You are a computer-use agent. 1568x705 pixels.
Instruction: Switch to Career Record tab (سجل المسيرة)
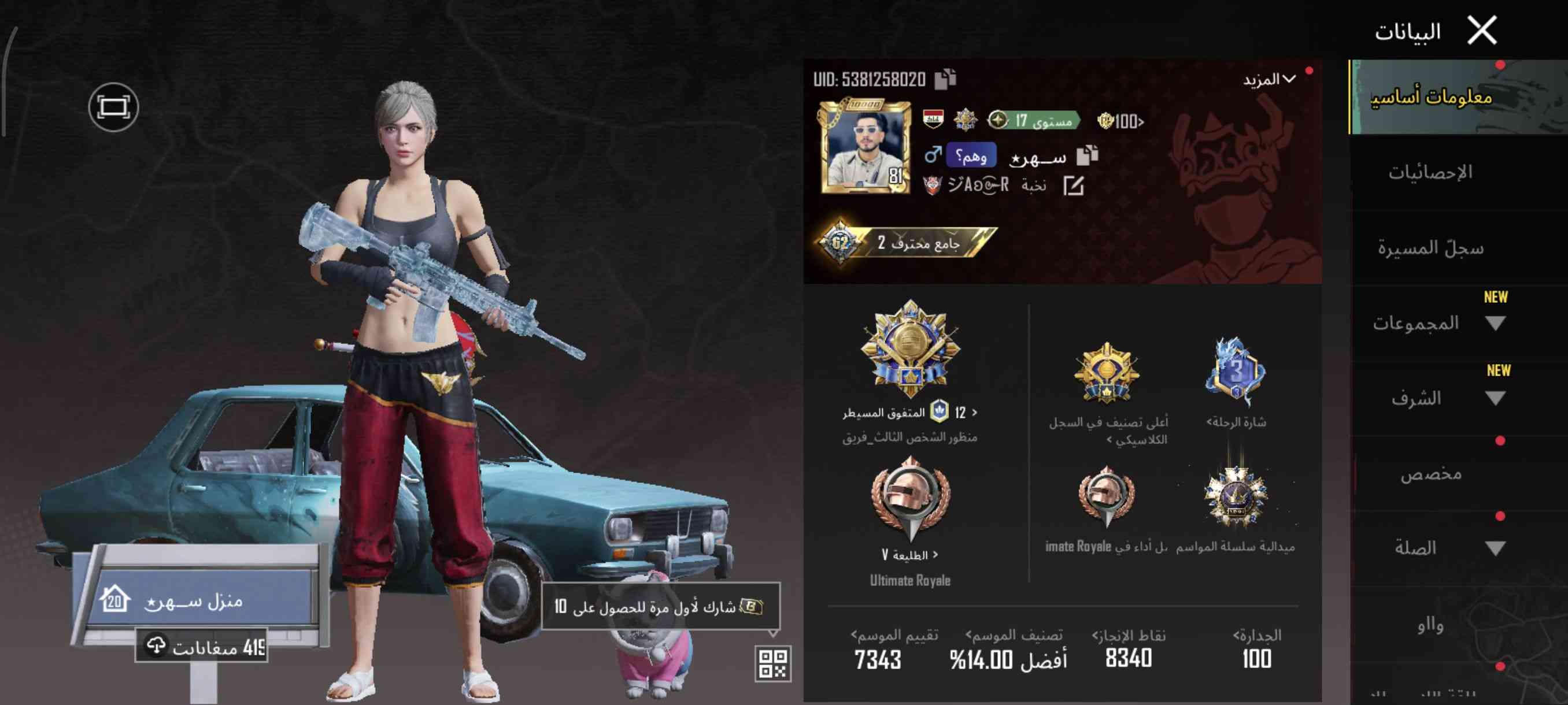coord(1430,248)
